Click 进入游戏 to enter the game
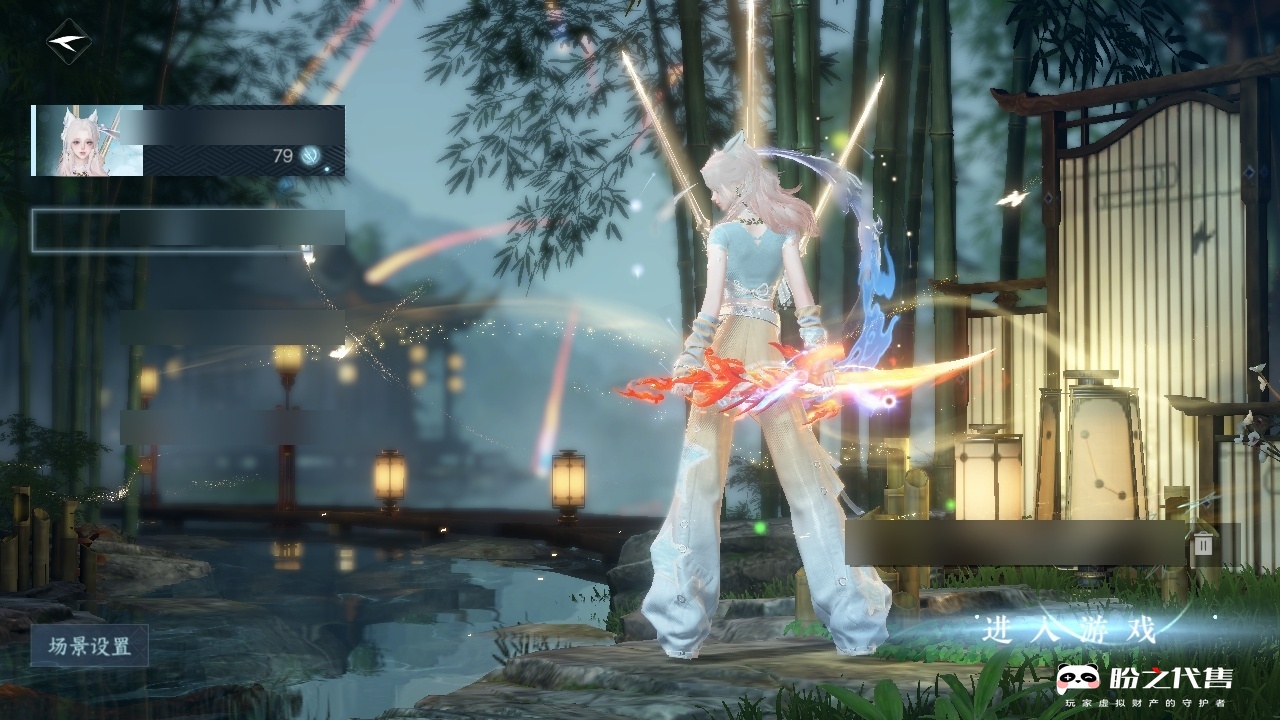Screen dimensions: 1280x720 click(x=1069, y=631)
